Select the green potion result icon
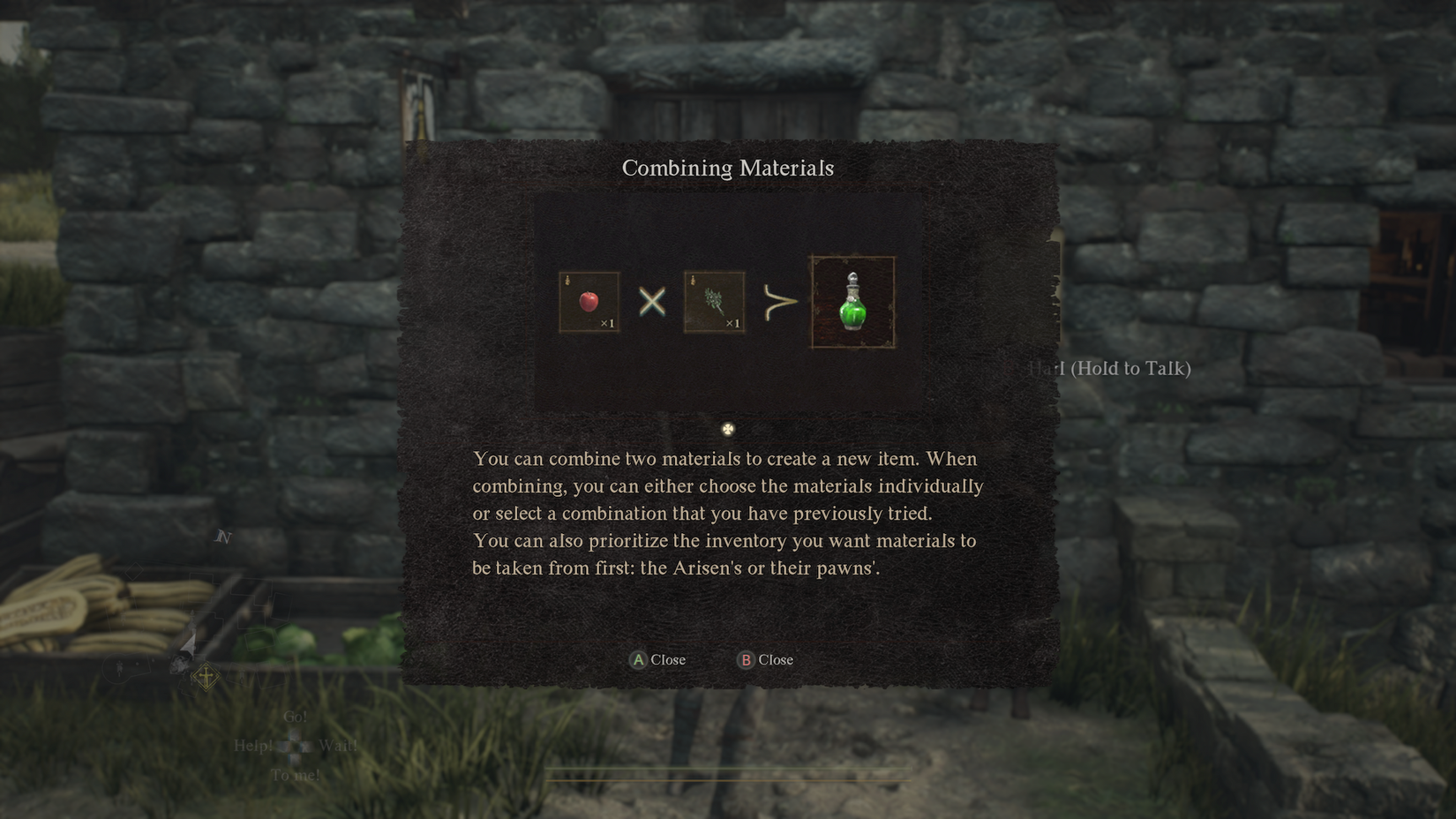Image resolution: width=1456 pixels, height=819 pixels. coord(852,301)
